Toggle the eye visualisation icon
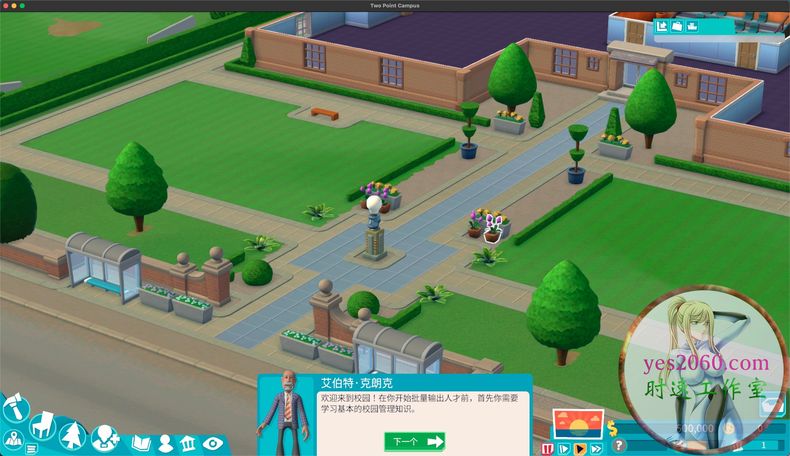This screenshot has height=456, width=790. [212, 442]
